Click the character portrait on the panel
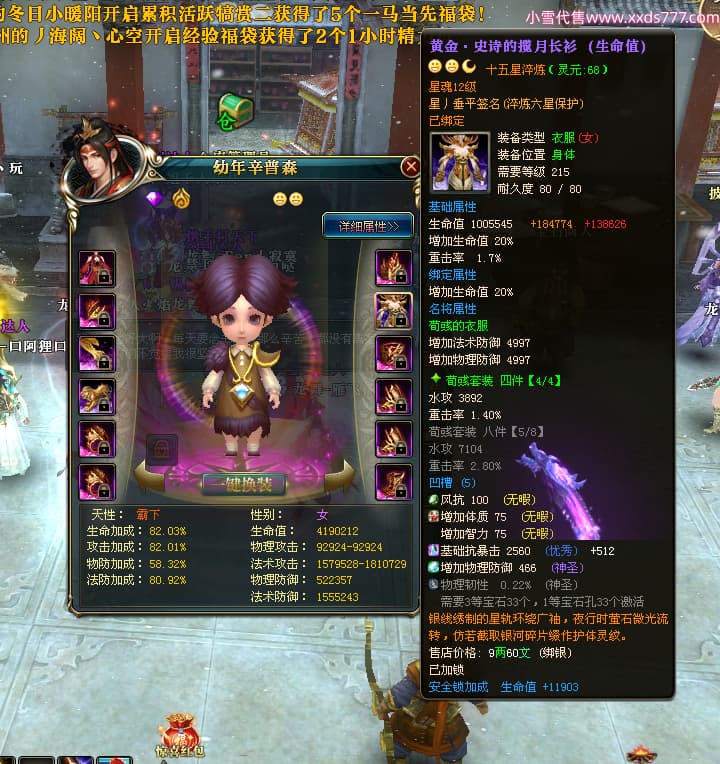The width and height of the screenshot is (720, 764). click(x=99, y=161)
